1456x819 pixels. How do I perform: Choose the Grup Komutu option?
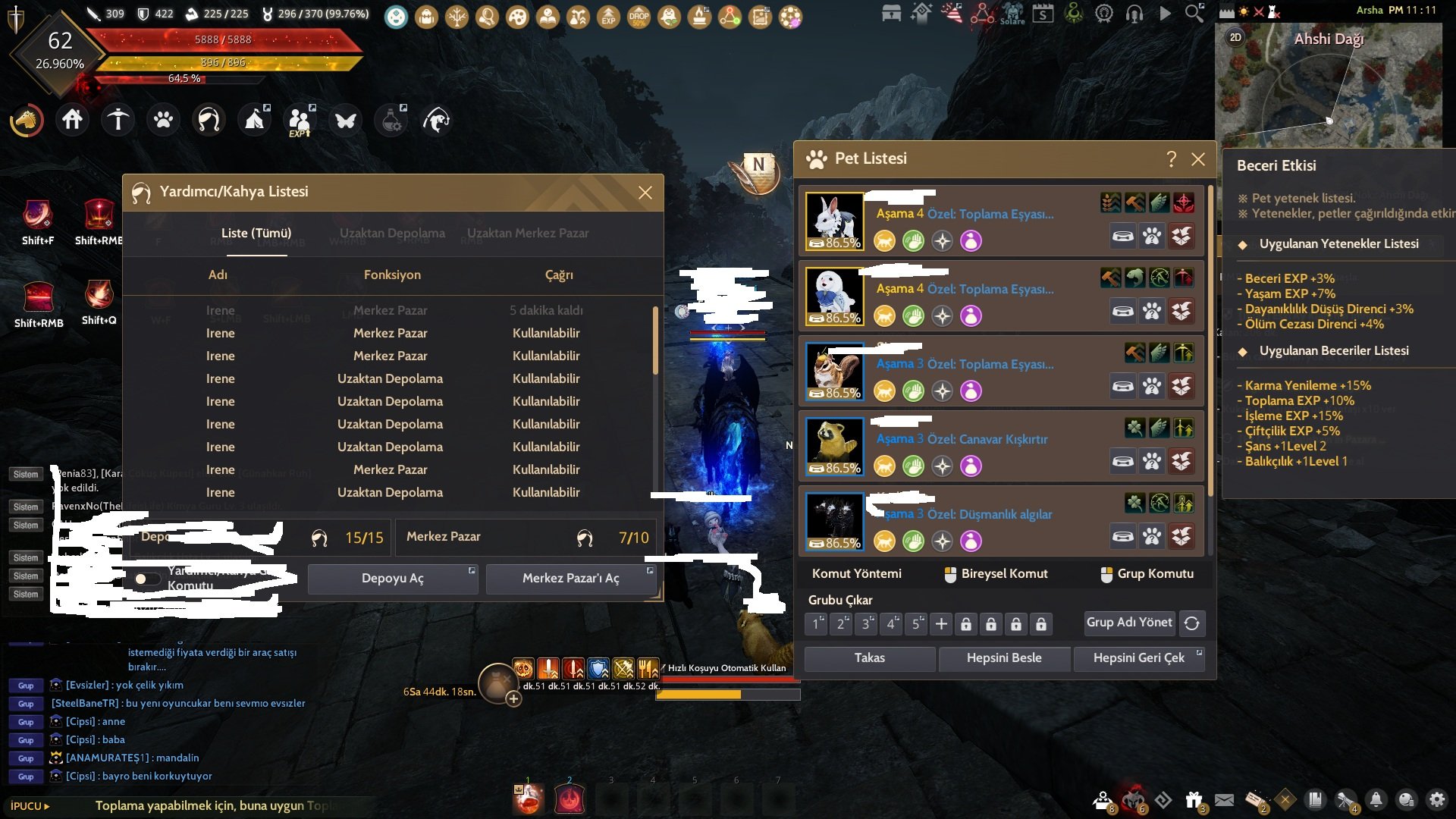tap(1147, 574)
